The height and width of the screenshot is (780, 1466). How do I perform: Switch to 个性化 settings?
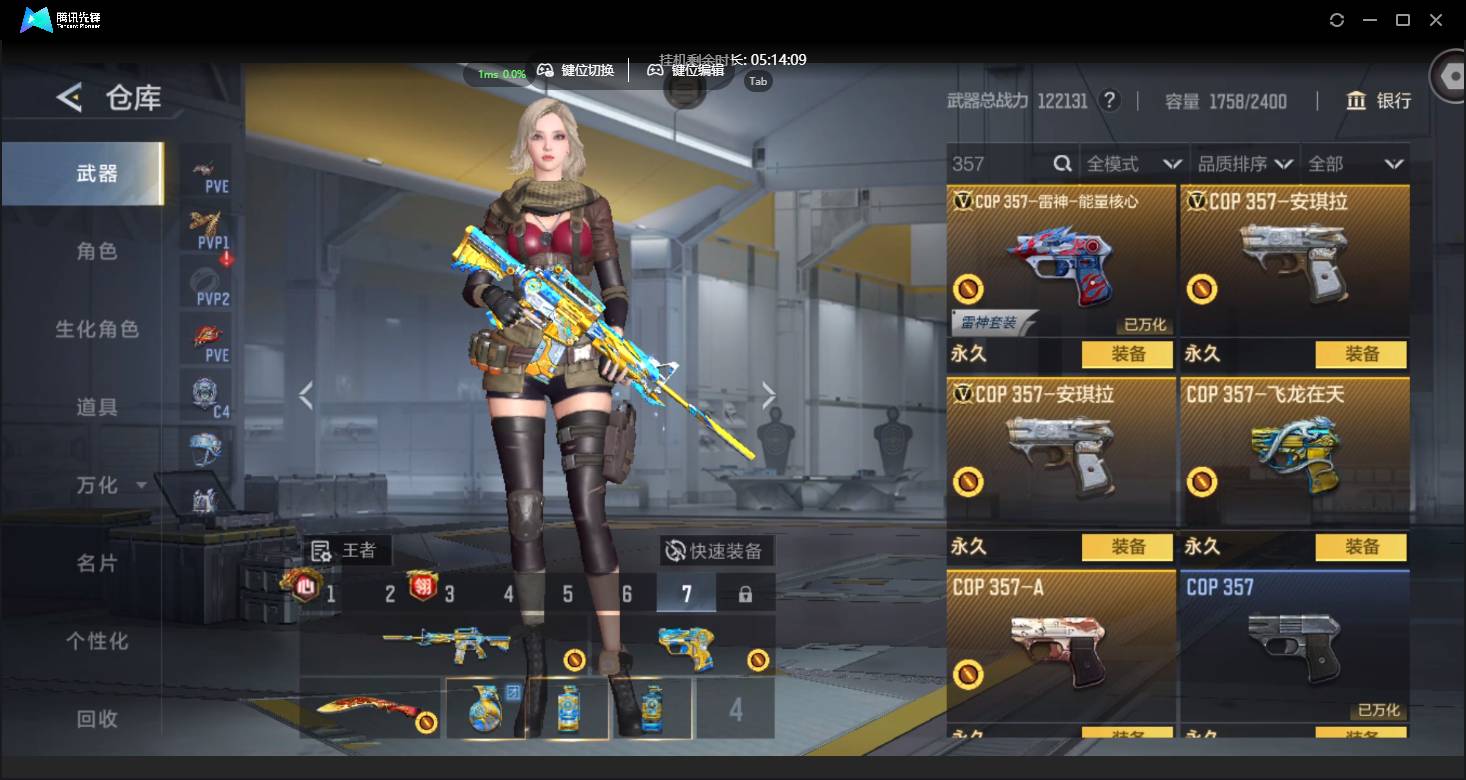(x=97, y=641)
